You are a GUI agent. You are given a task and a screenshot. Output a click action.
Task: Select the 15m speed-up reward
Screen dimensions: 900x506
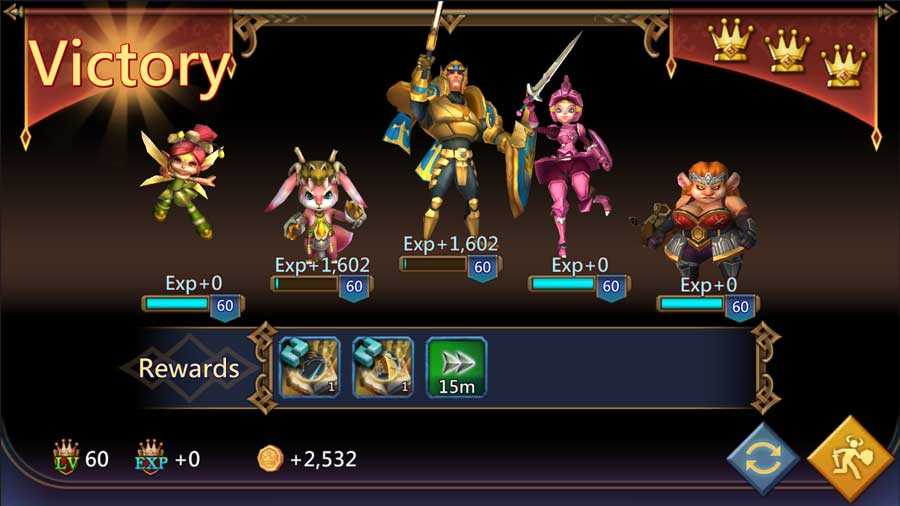click(x=457, y=367)
